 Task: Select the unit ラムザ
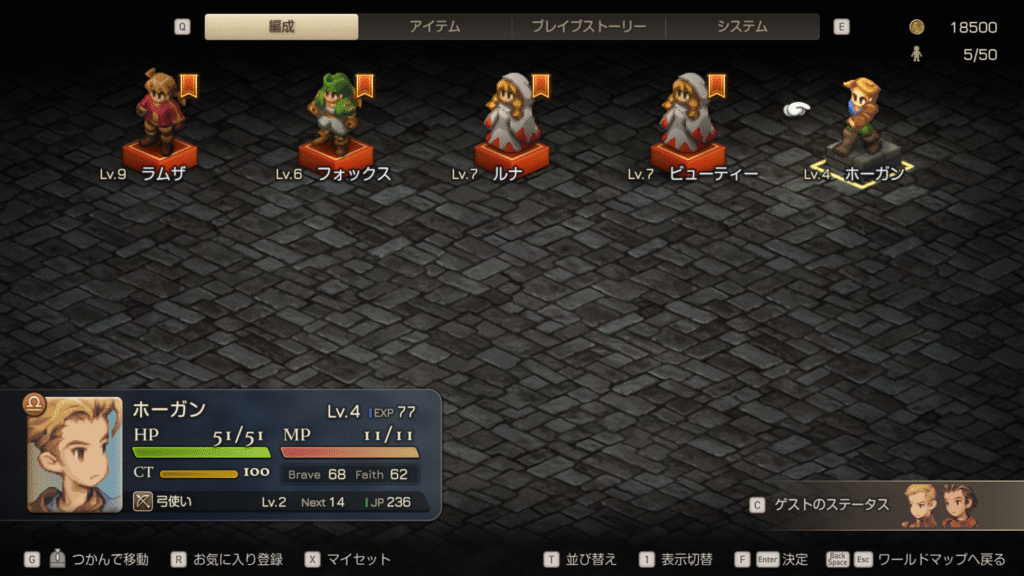160,120
